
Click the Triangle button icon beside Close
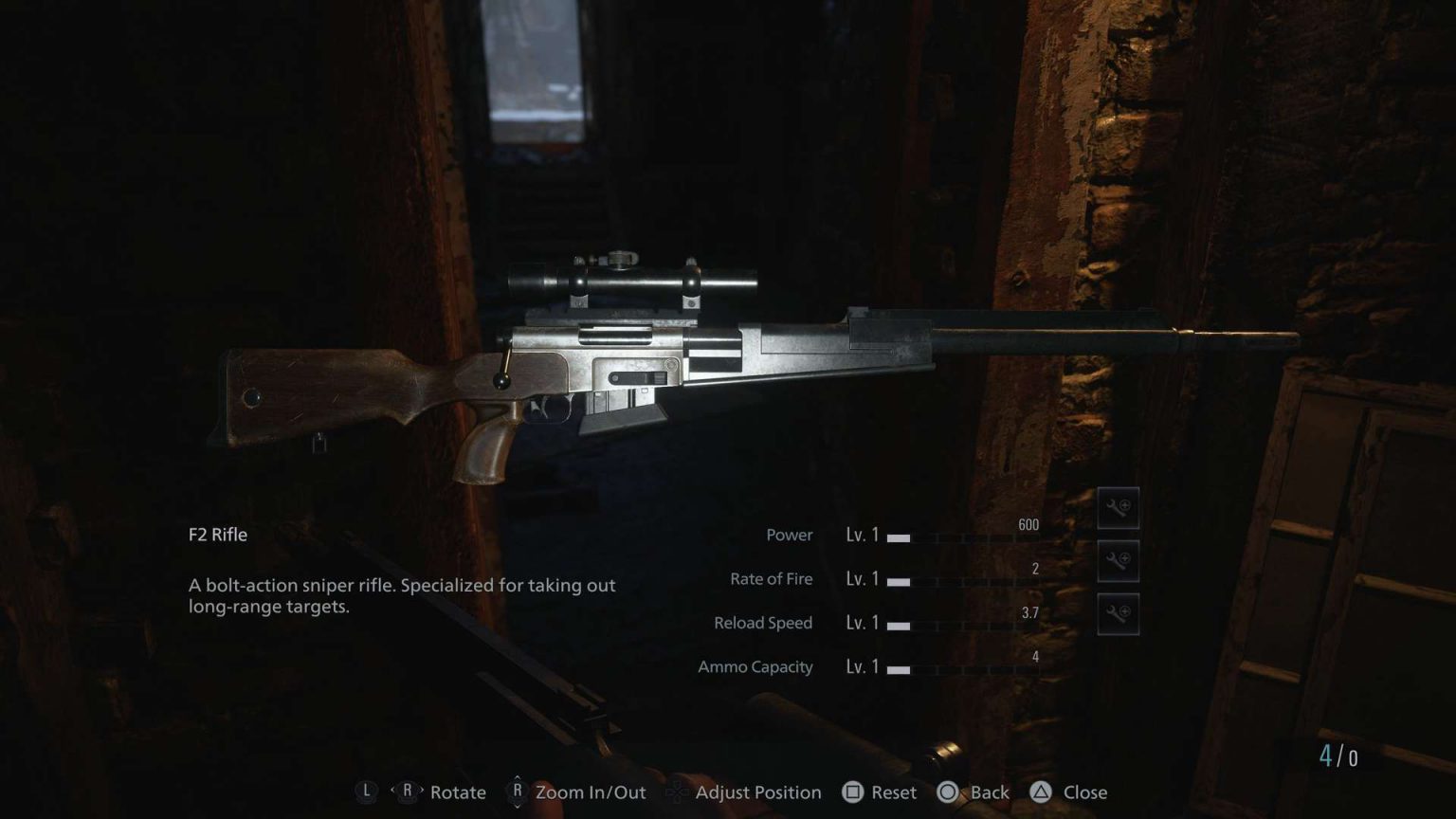point(1043,792)
